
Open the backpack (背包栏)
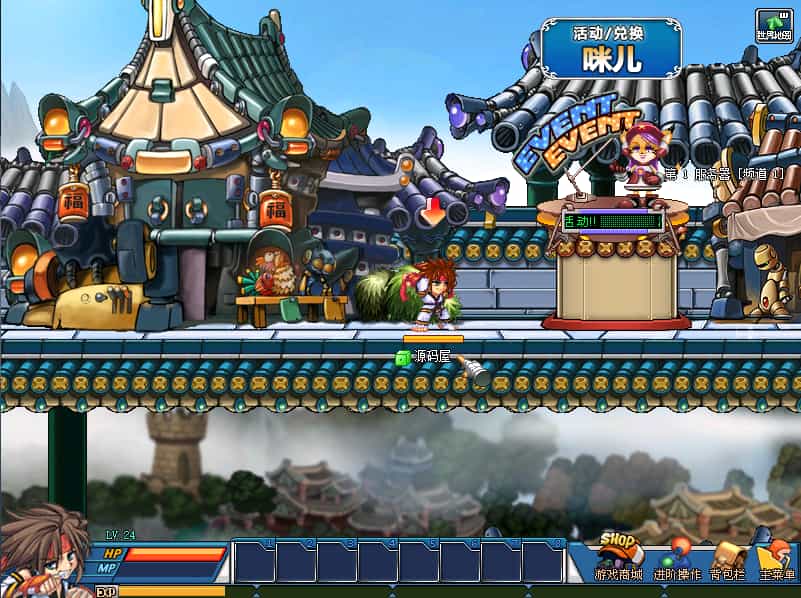(x=727, y=560)
